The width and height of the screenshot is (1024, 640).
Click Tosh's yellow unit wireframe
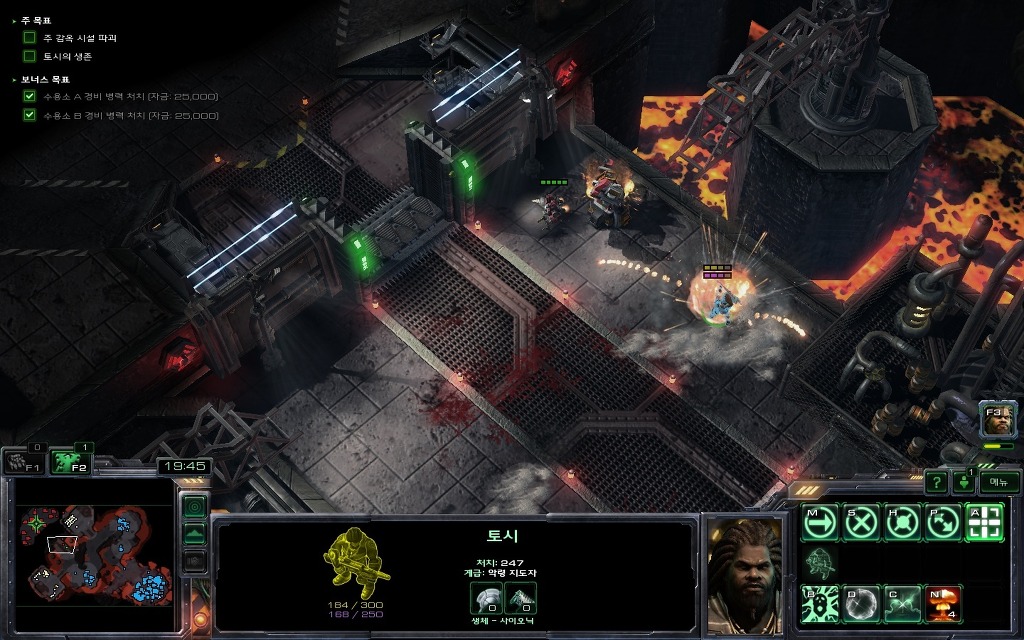click(357, 563)
